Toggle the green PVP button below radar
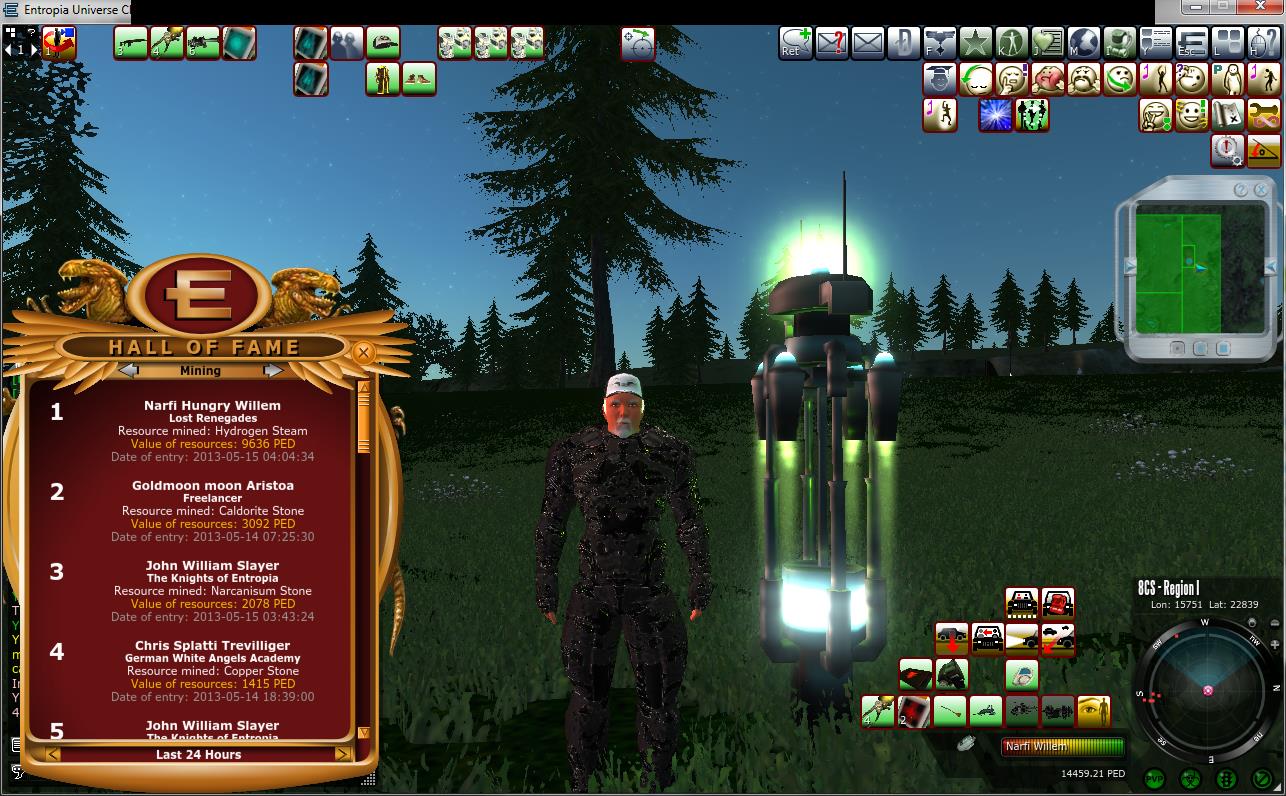The image size is (1286, 796). point(1155,778)
